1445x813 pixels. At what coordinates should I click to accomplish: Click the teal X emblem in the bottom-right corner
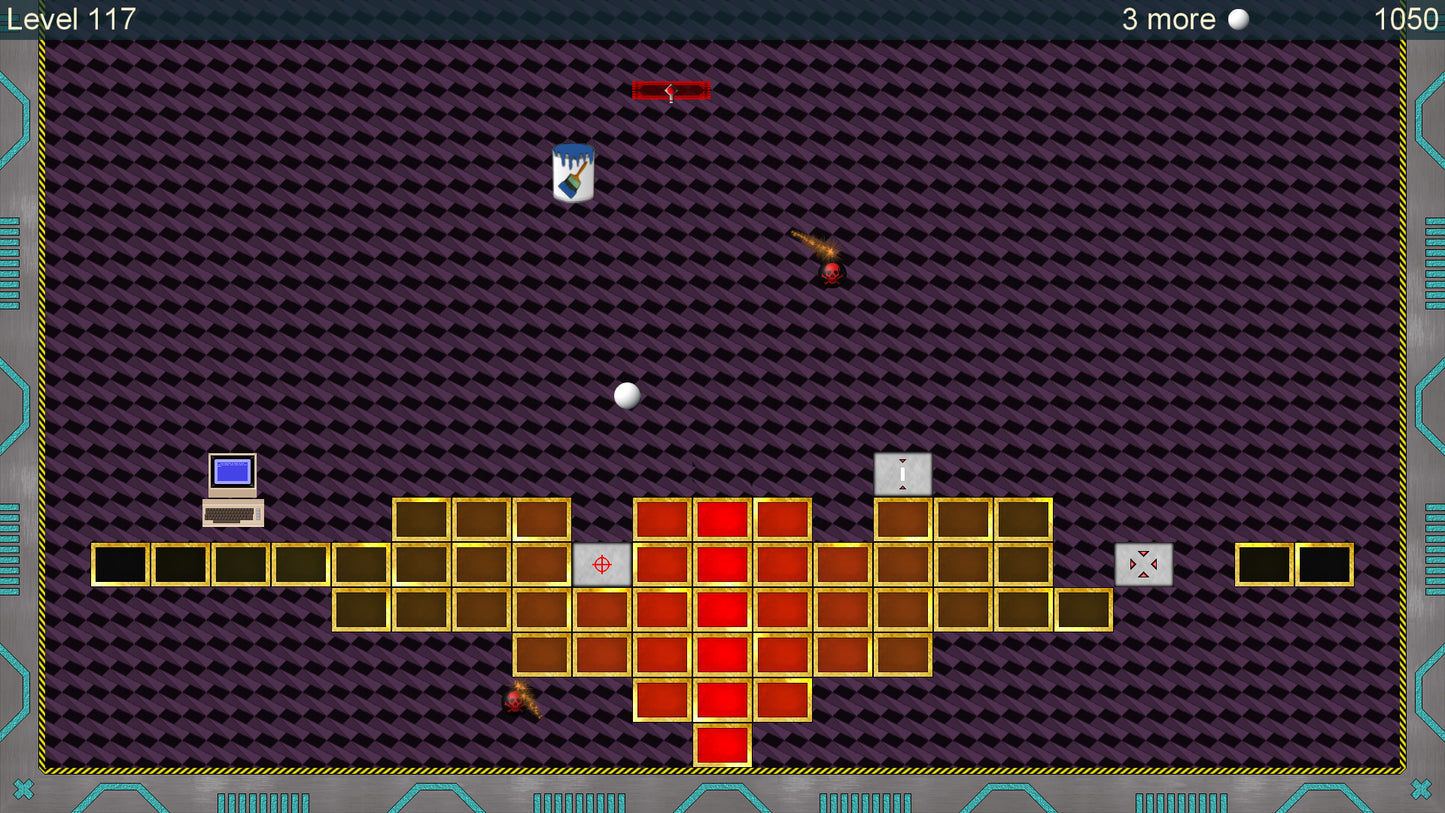tap(1421, 787)
